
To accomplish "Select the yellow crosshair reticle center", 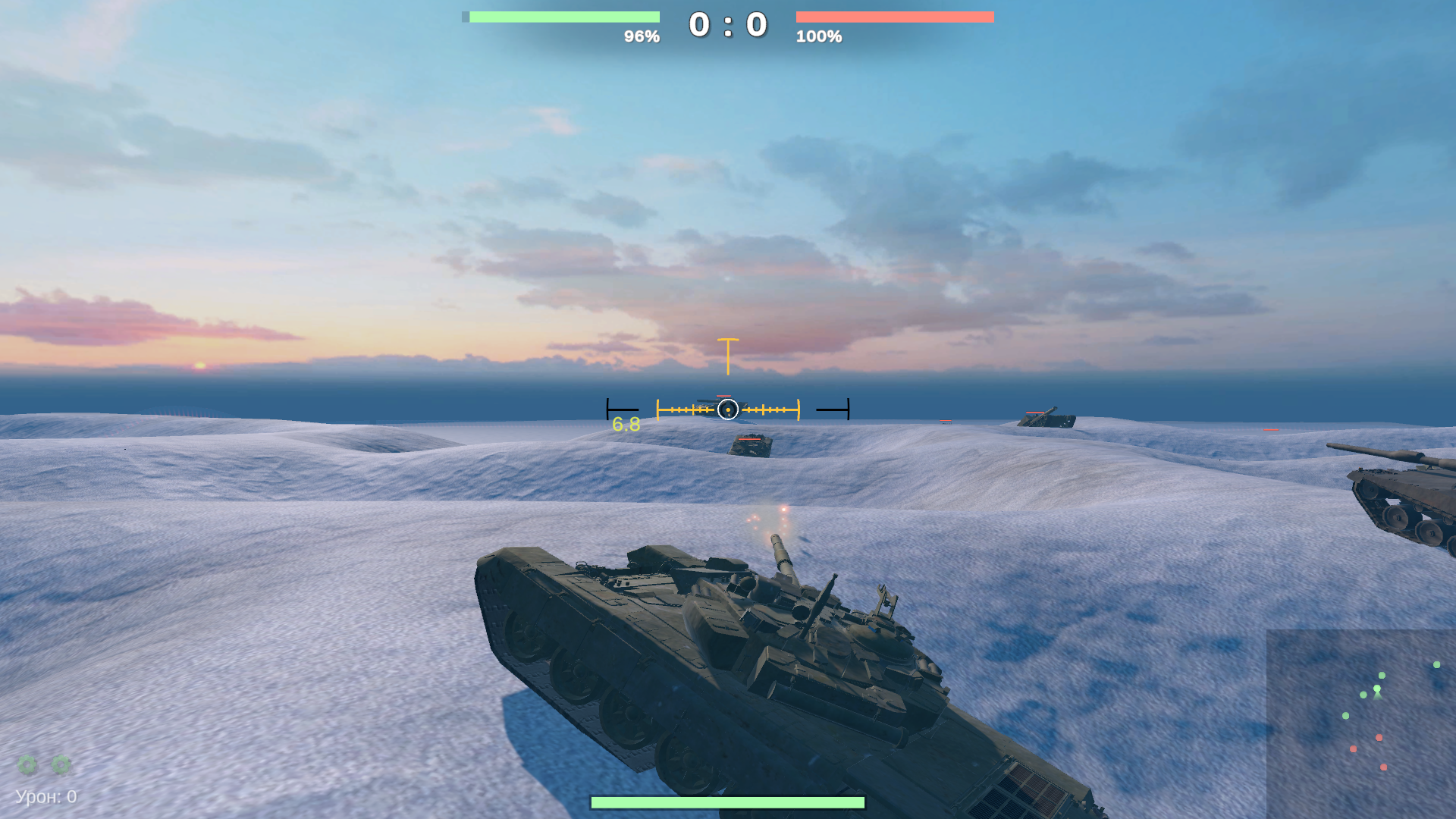I will [728, 409].
